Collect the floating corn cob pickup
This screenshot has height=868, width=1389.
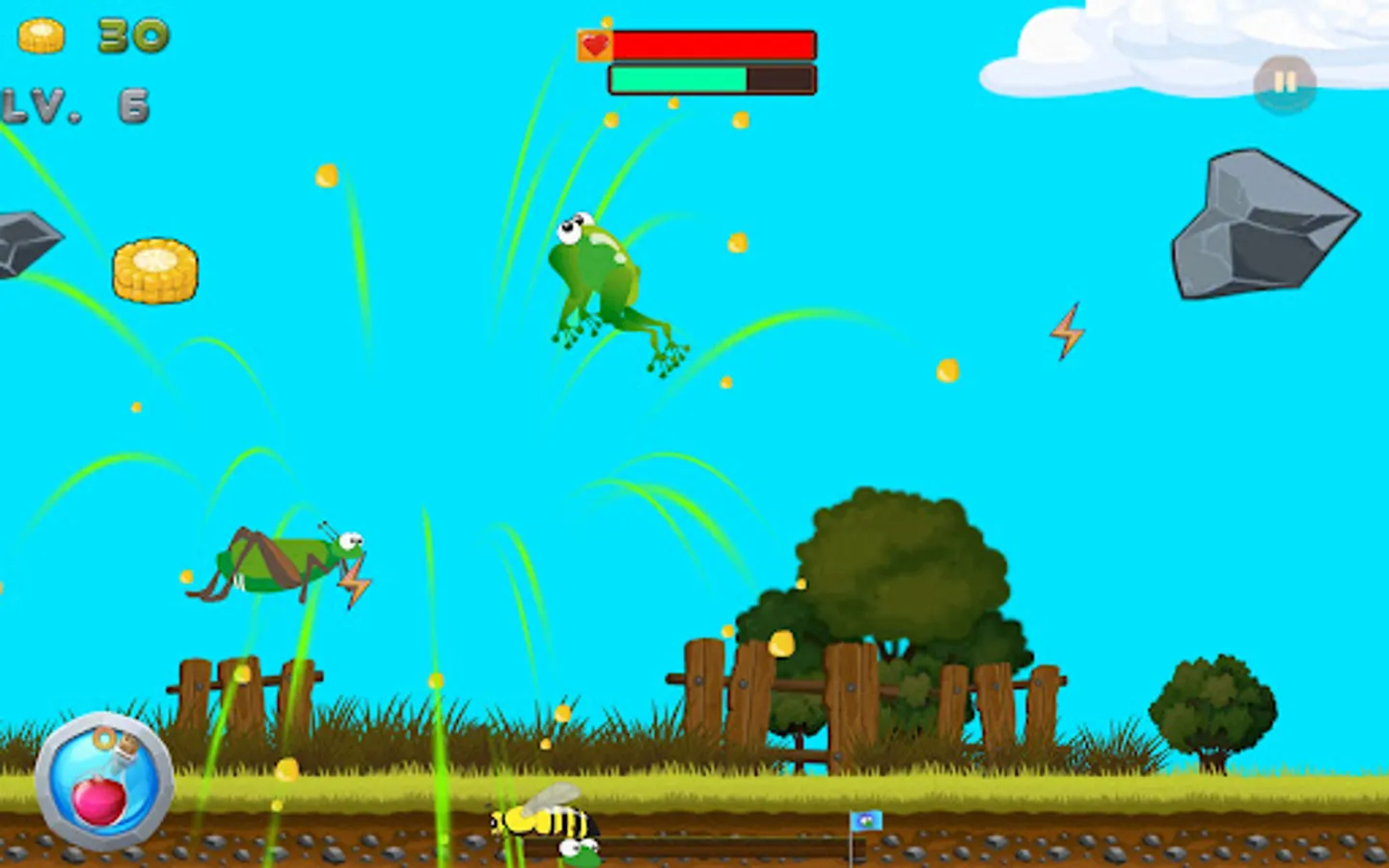(154, 270)
